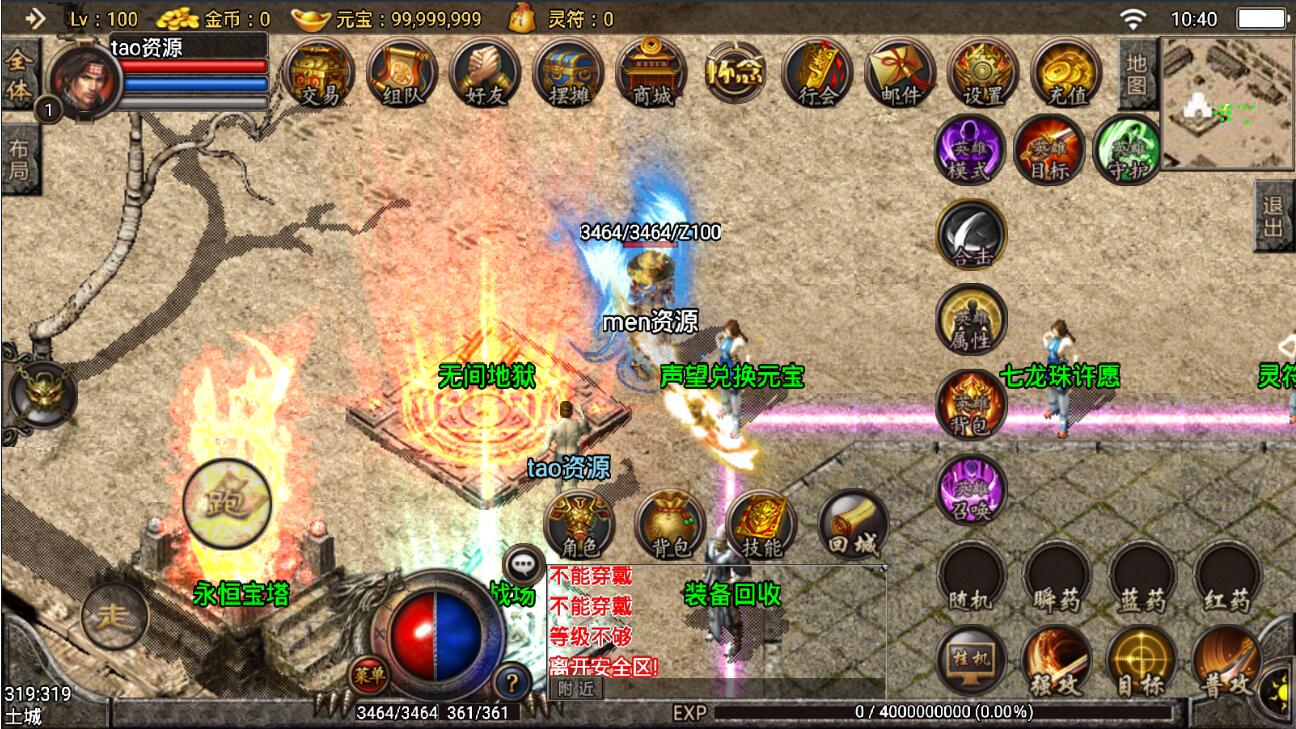Open the 组队 team menu

click(x=402, y=72)
